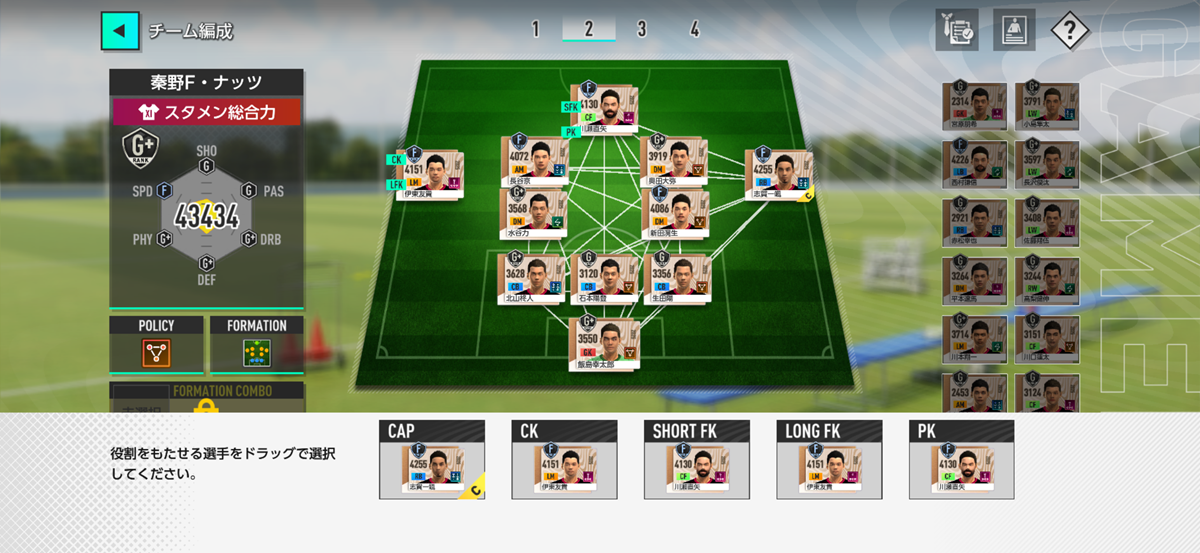Image resolution: width=1200 pixels, height=553 pixels.
Task: Open the help question mark icon
Action: pos(1069,31)
